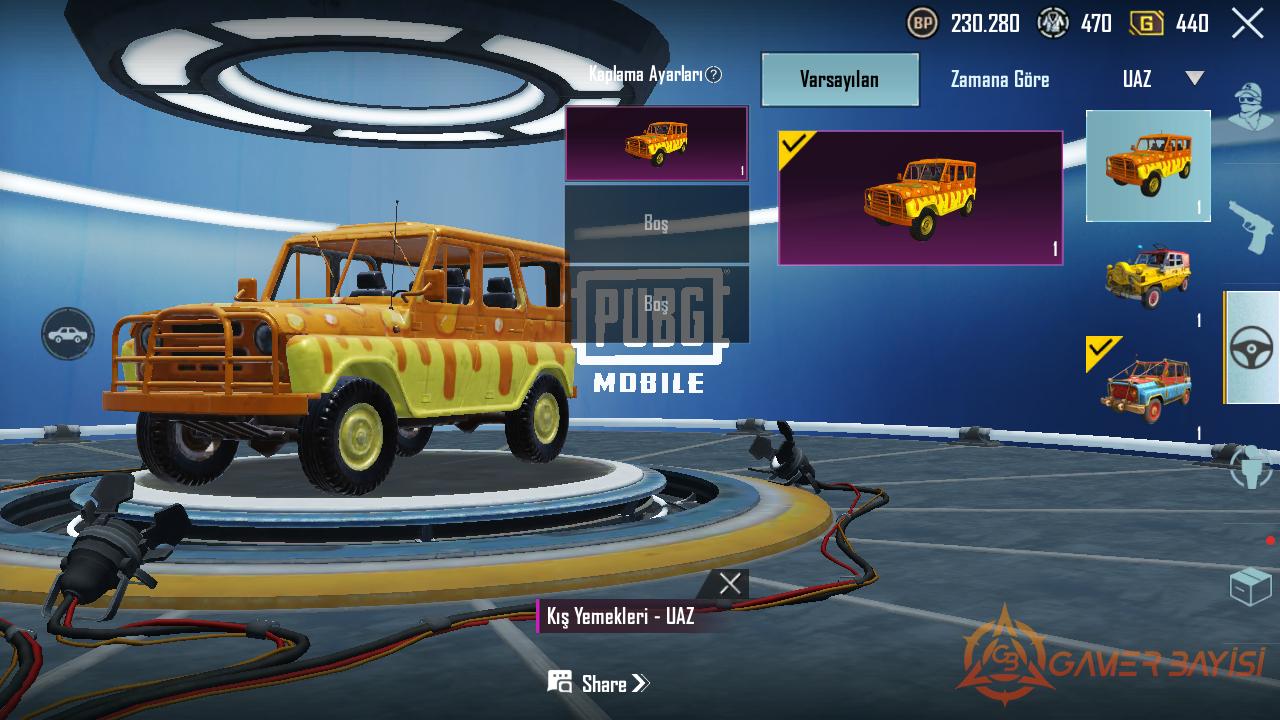Image resolution: width=1280 pixels, height=720 pixels.
Task: Open the parachute category
Action: pos(1252,467)
